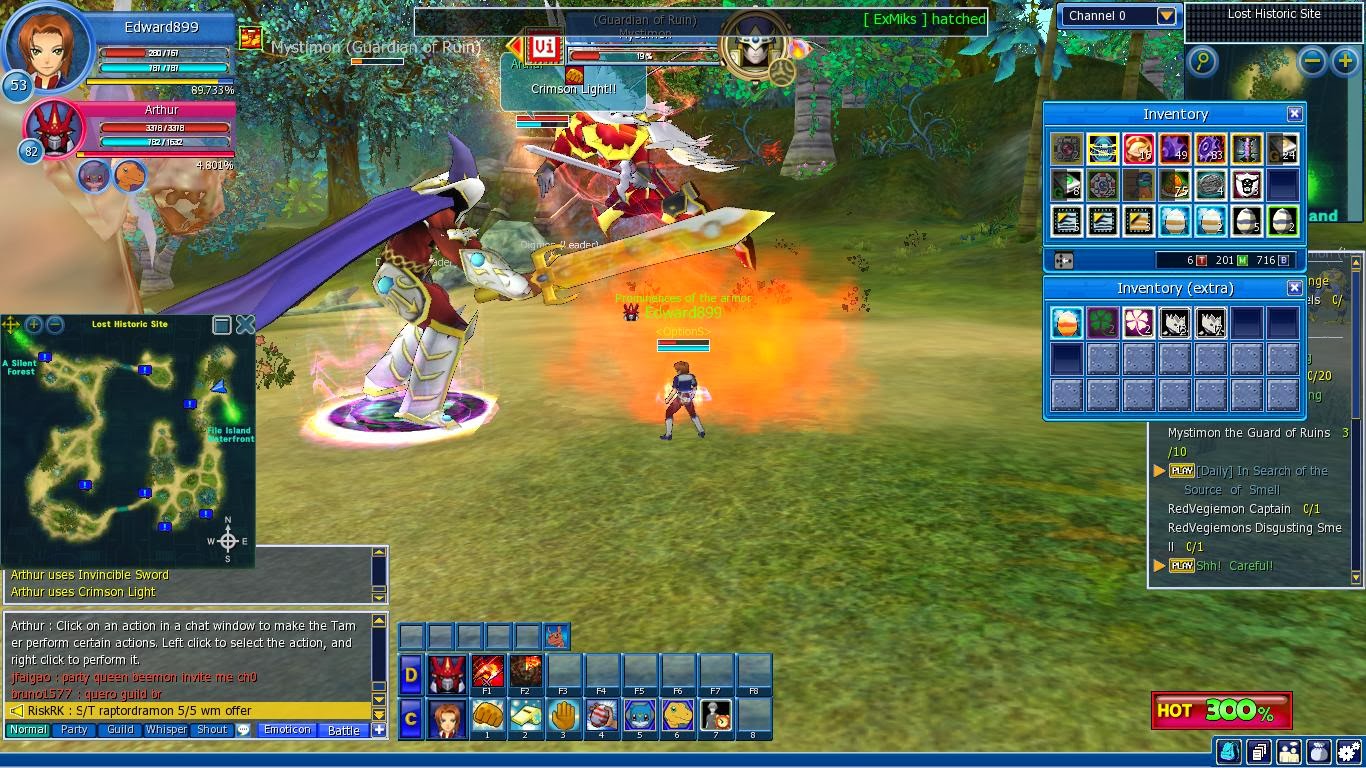Image resolution: width=1366 pixels, height=768 pixels.
Task: Expand the [Daily] In Search of the Source quest
Action: 1159,470
